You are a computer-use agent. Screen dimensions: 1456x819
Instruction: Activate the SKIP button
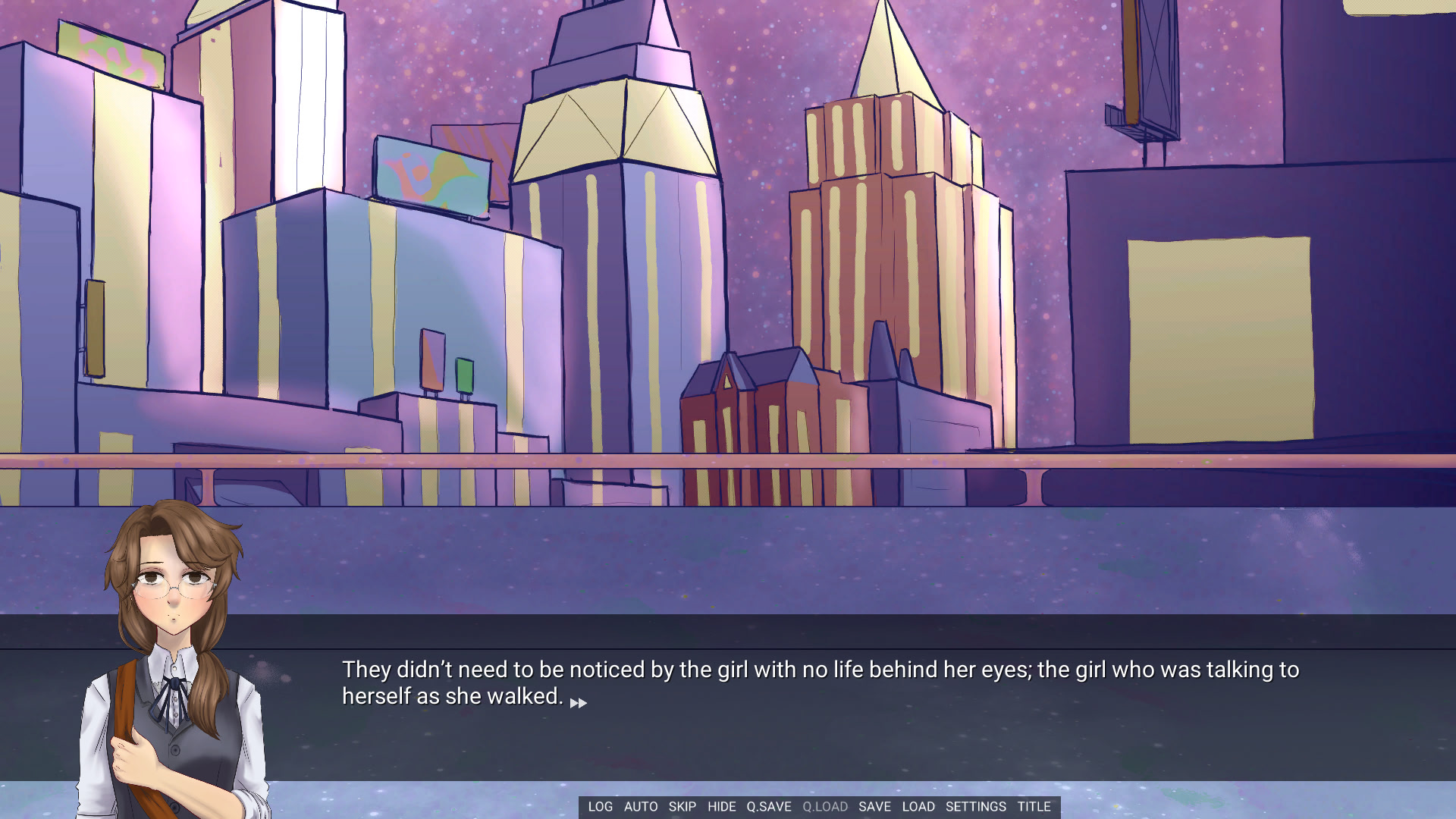pyautogui.click(x=682, y=807)
